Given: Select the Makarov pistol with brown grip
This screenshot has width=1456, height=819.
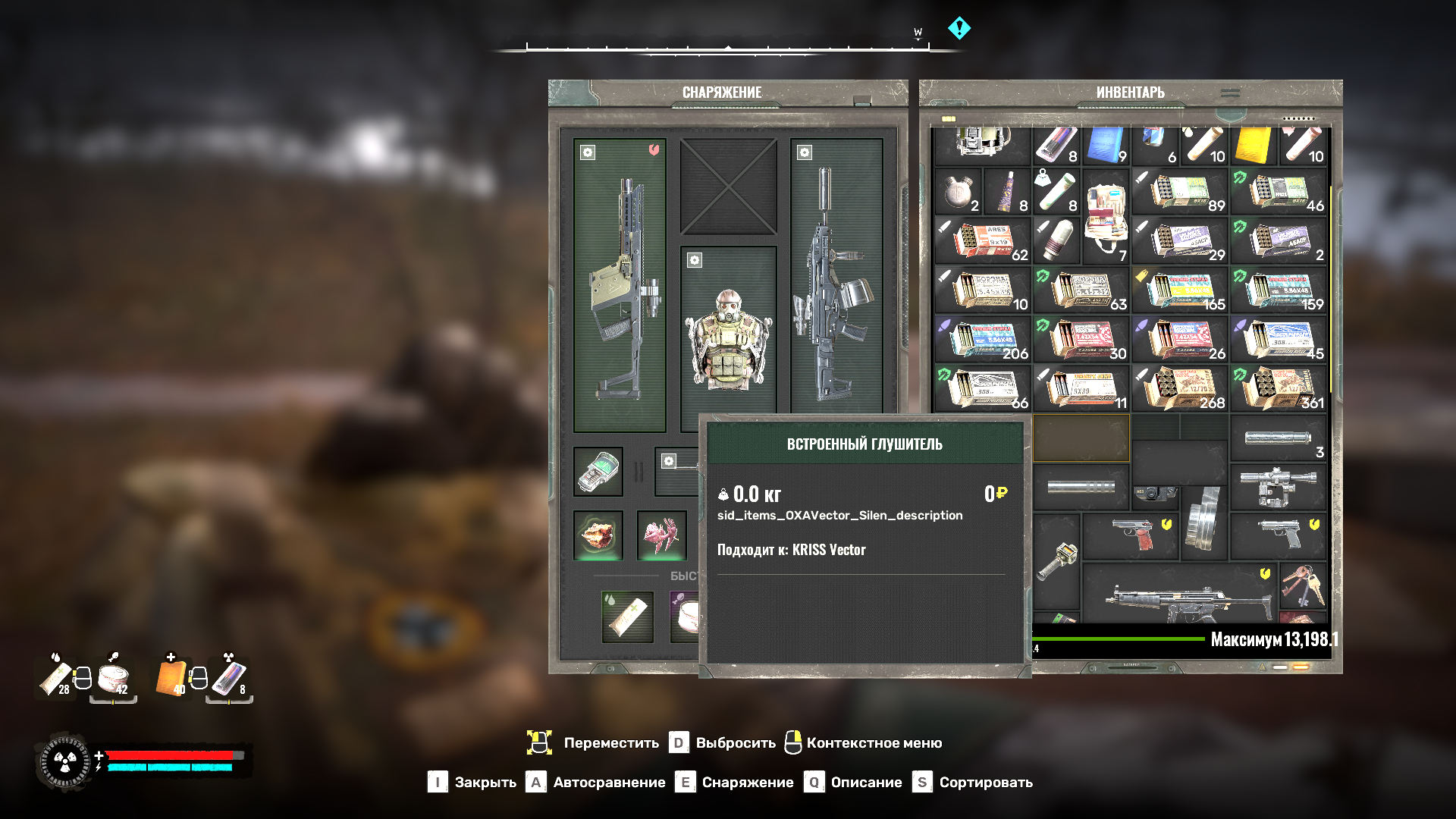Looking at the screenshot, I should [1130, 535].
